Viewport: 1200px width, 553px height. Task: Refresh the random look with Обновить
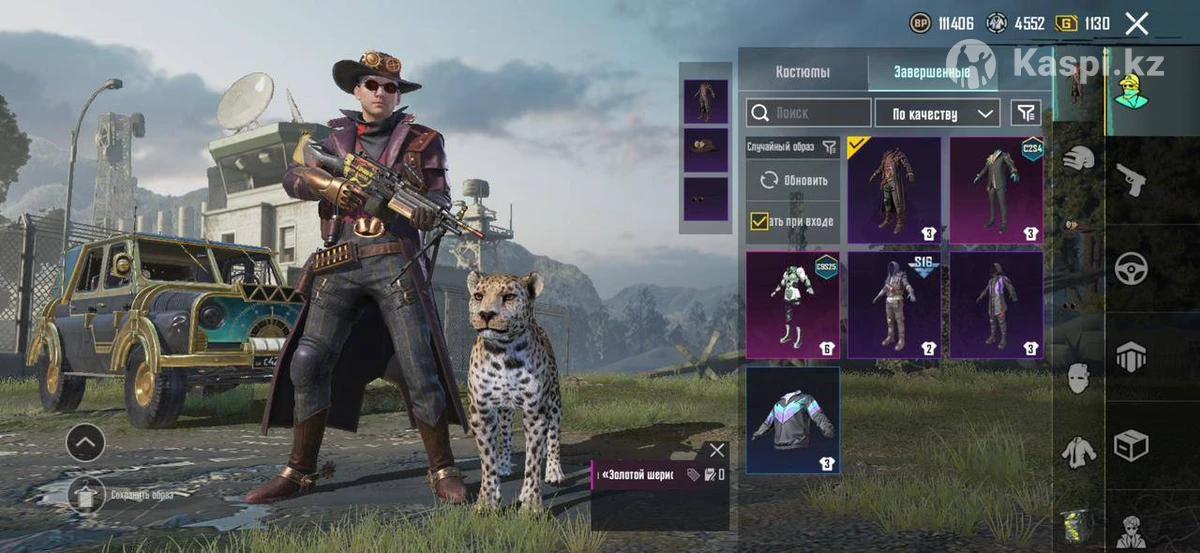click(x=794, y=181)
